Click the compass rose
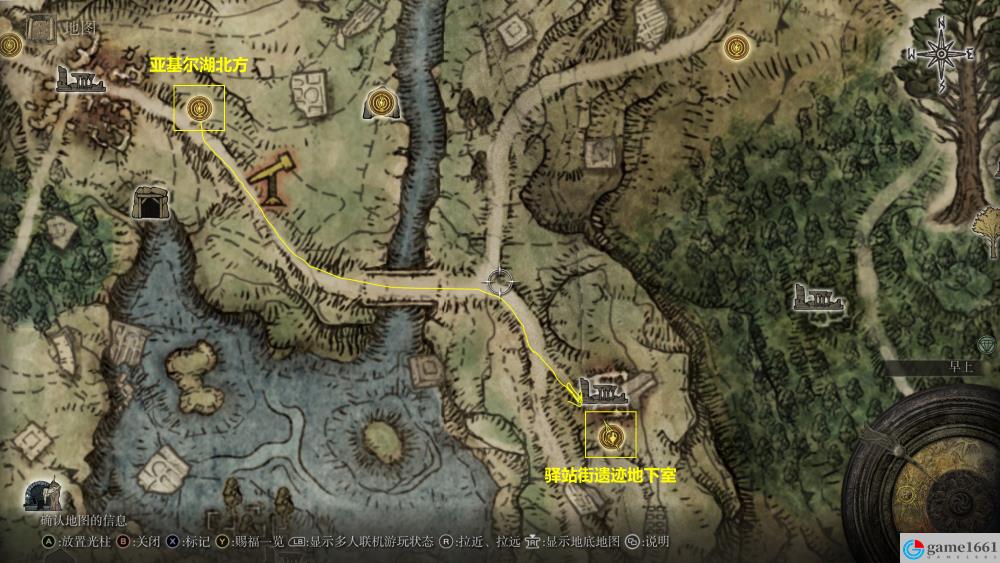Image resolution: width=1000 pixels, height=563 pixels. pos(940,53)
